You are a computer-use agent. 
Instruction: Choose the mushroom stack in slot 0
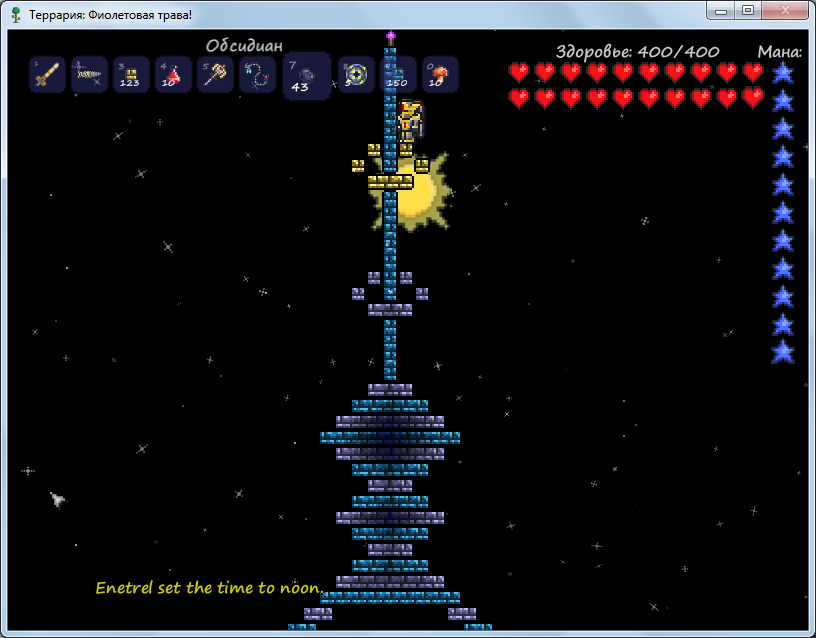point(440,75)
